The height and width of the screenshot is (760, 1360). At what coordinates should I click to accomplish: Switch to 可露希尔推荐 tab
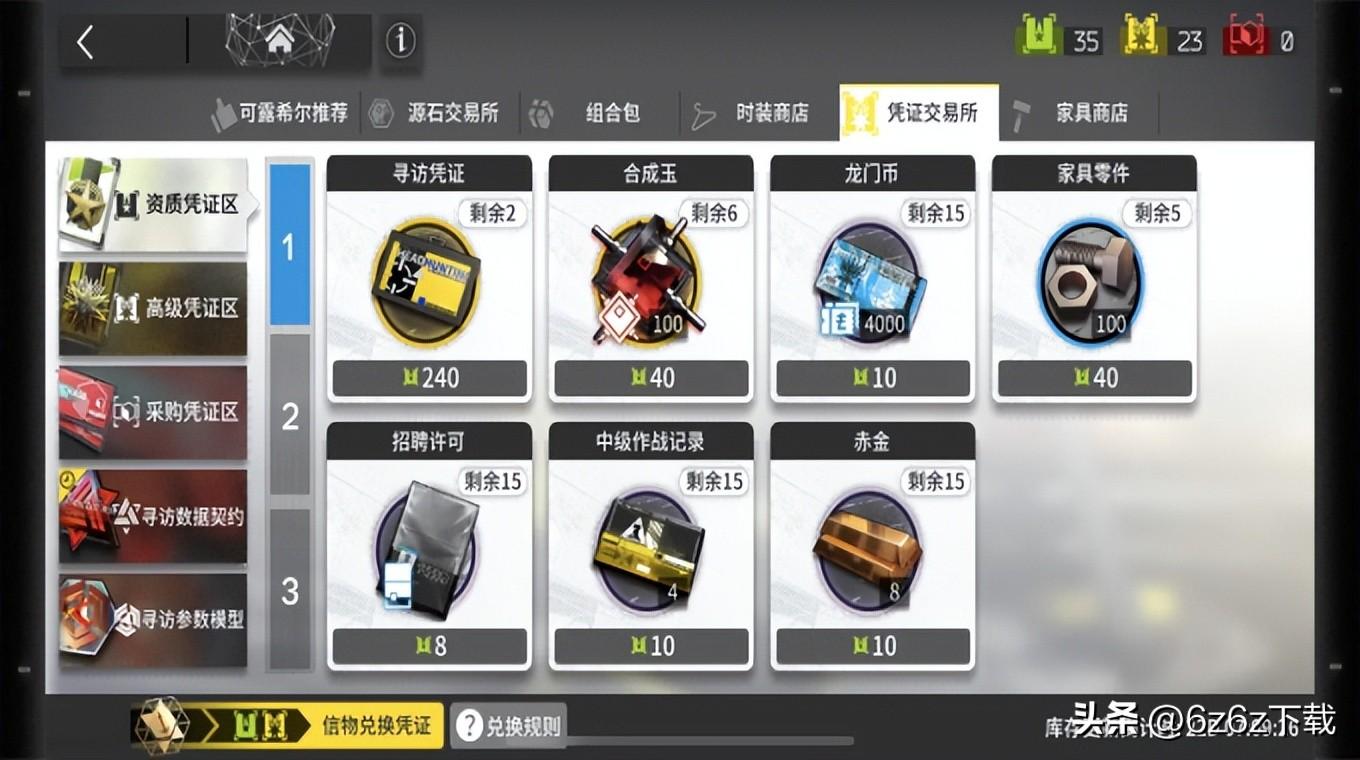(x=280, y=113)
